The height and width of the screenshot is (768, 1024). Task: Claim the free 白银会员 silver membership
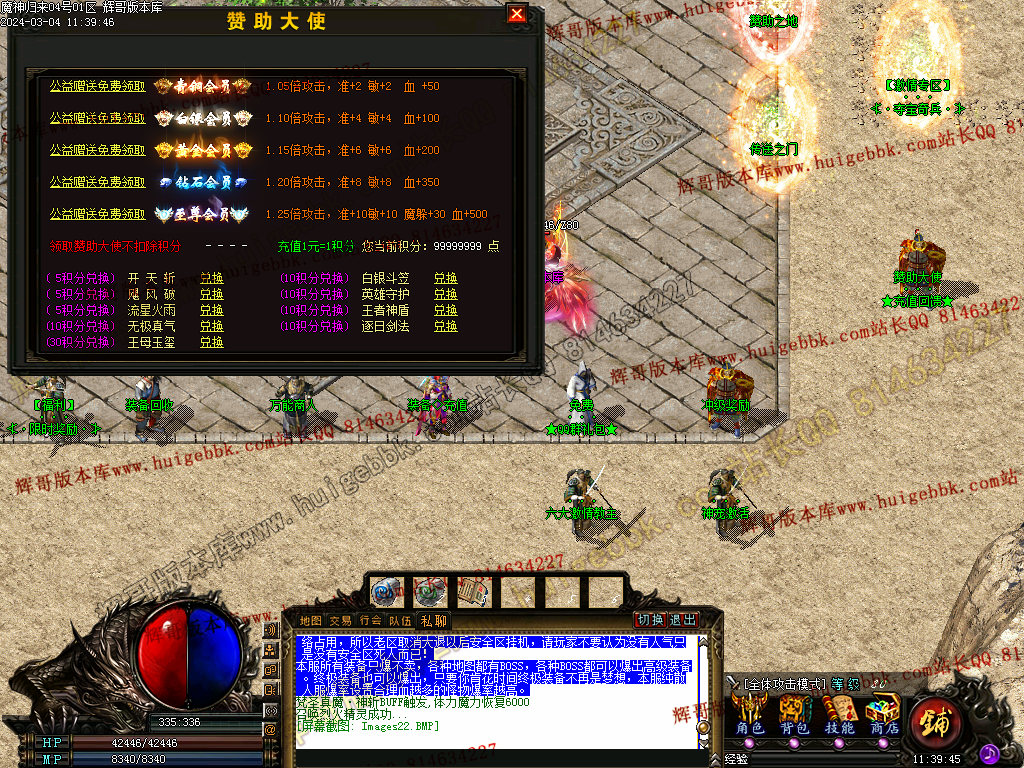pos(97,119)
